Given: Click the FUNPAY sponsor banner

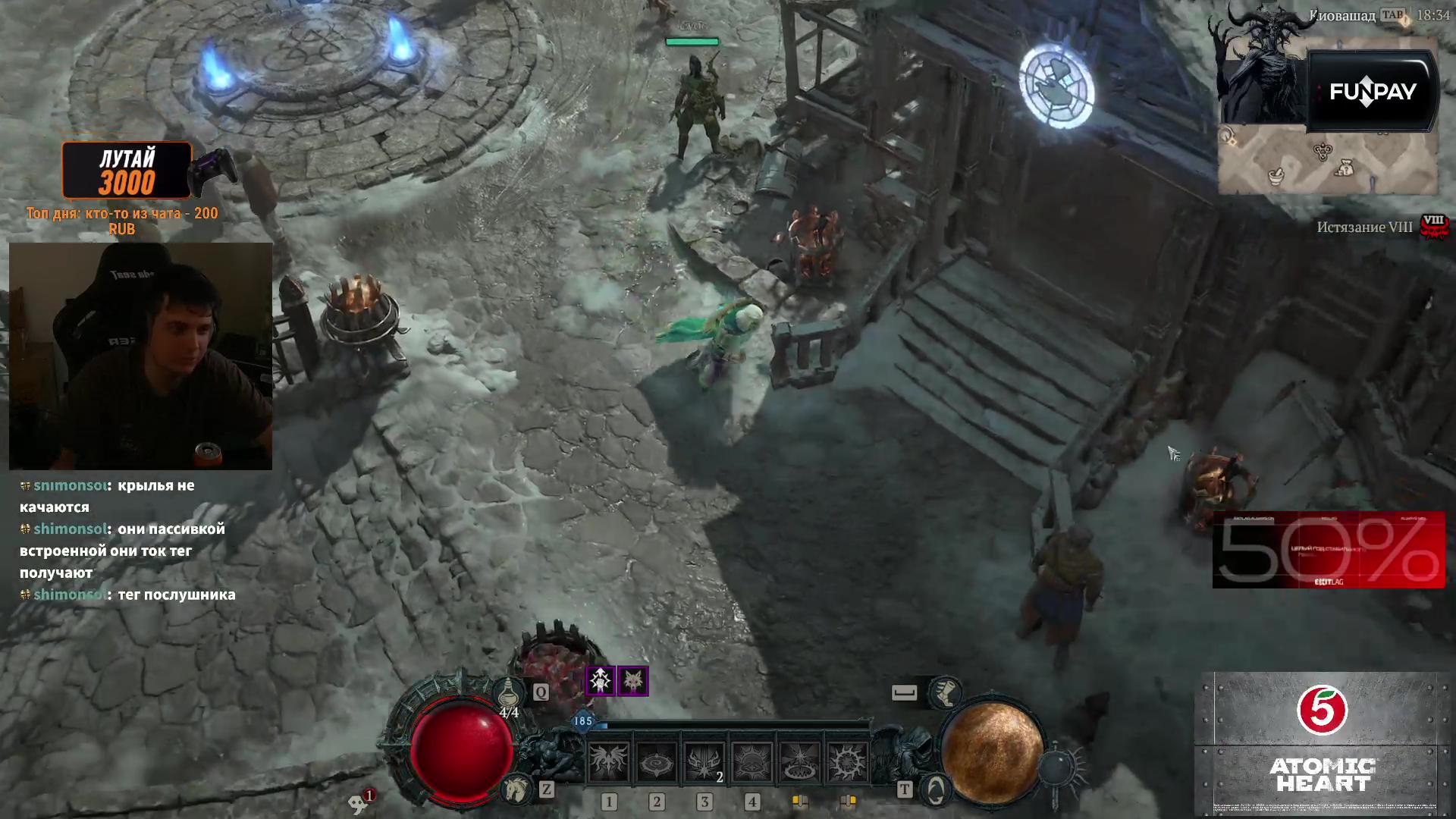Looking at the screenshot, I should pos(1373,92).
